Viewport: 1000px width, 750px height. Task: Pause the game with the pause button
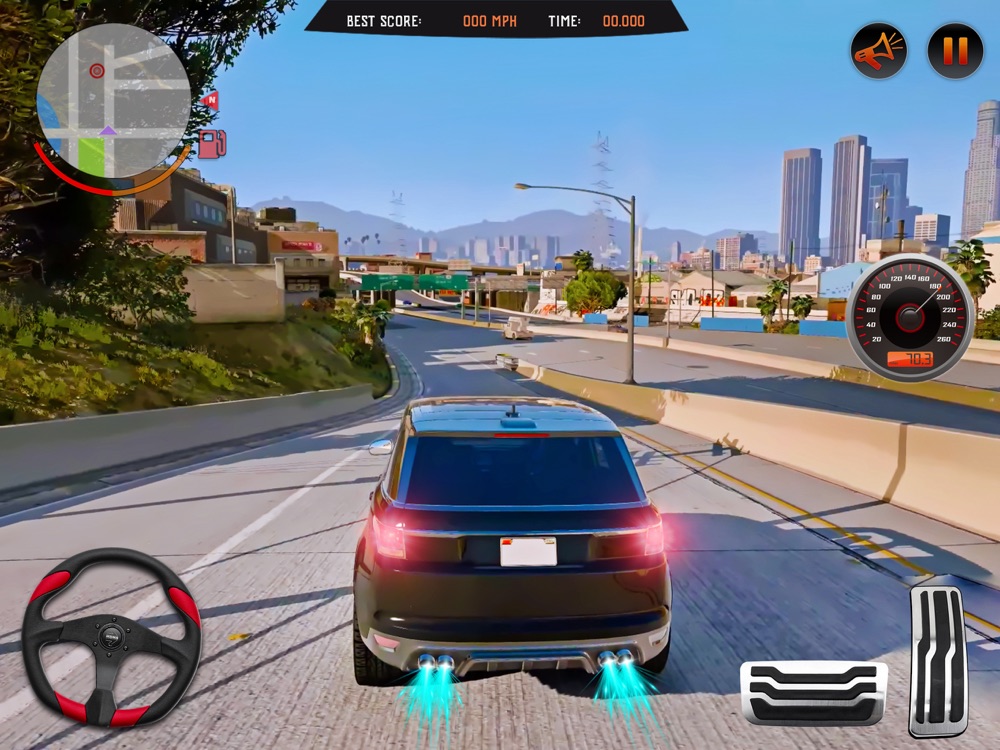tap(955, 51)
